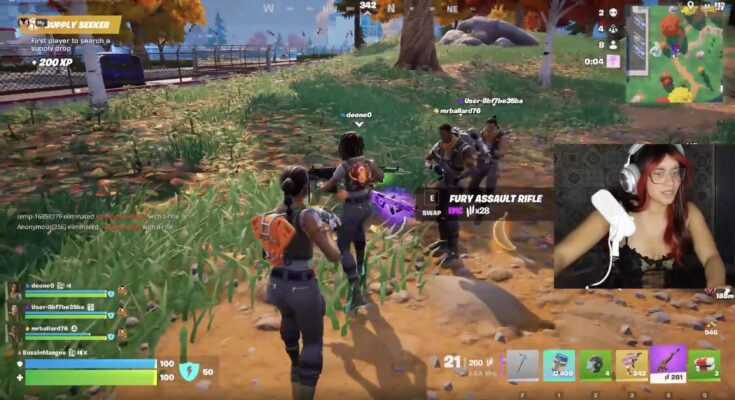The width and height of the screenshot is (735, 400).
Task: Click the lightning shield icon showing 50
Action: click(x=188, y=371)
